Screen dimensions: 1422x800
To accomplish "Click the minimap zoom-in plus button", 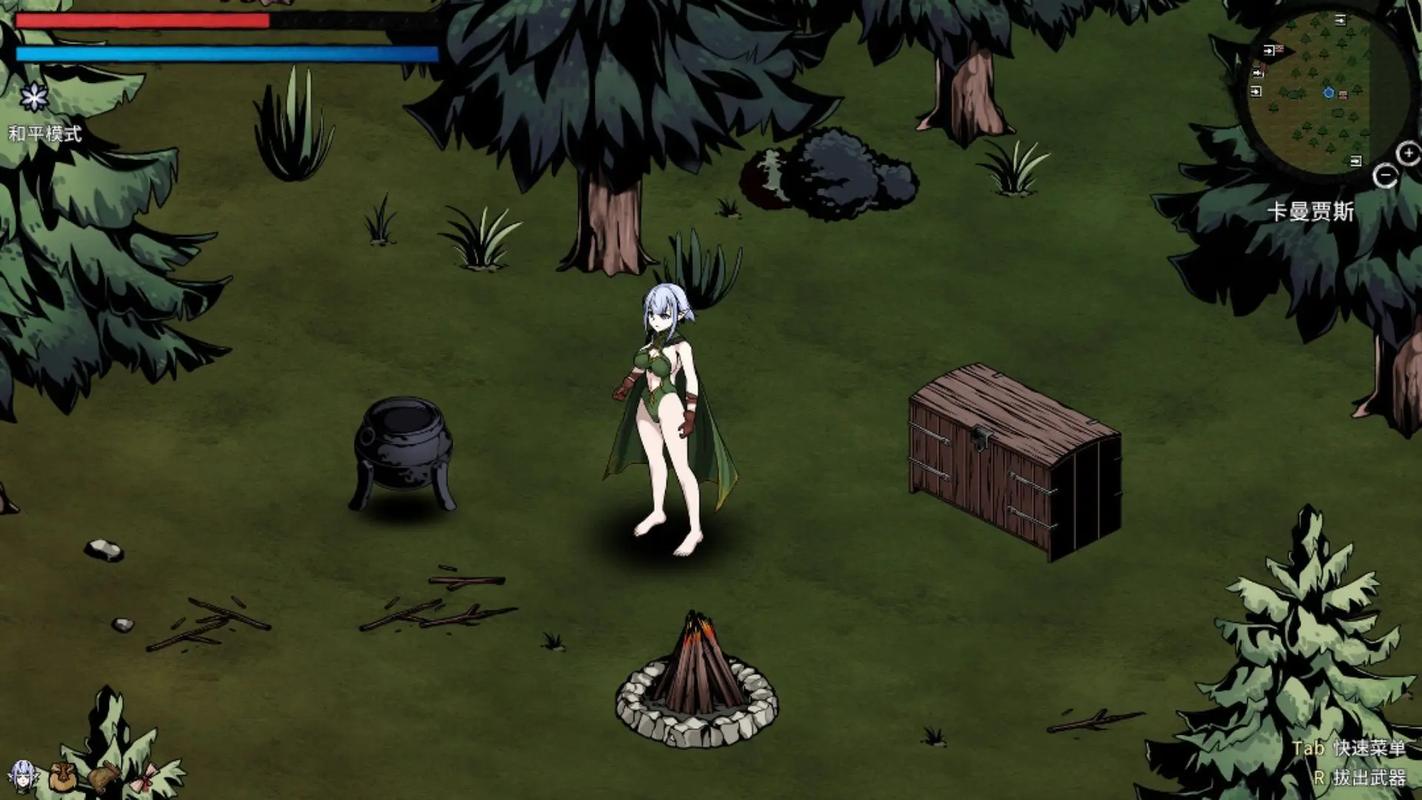I will coord(1408,154).
